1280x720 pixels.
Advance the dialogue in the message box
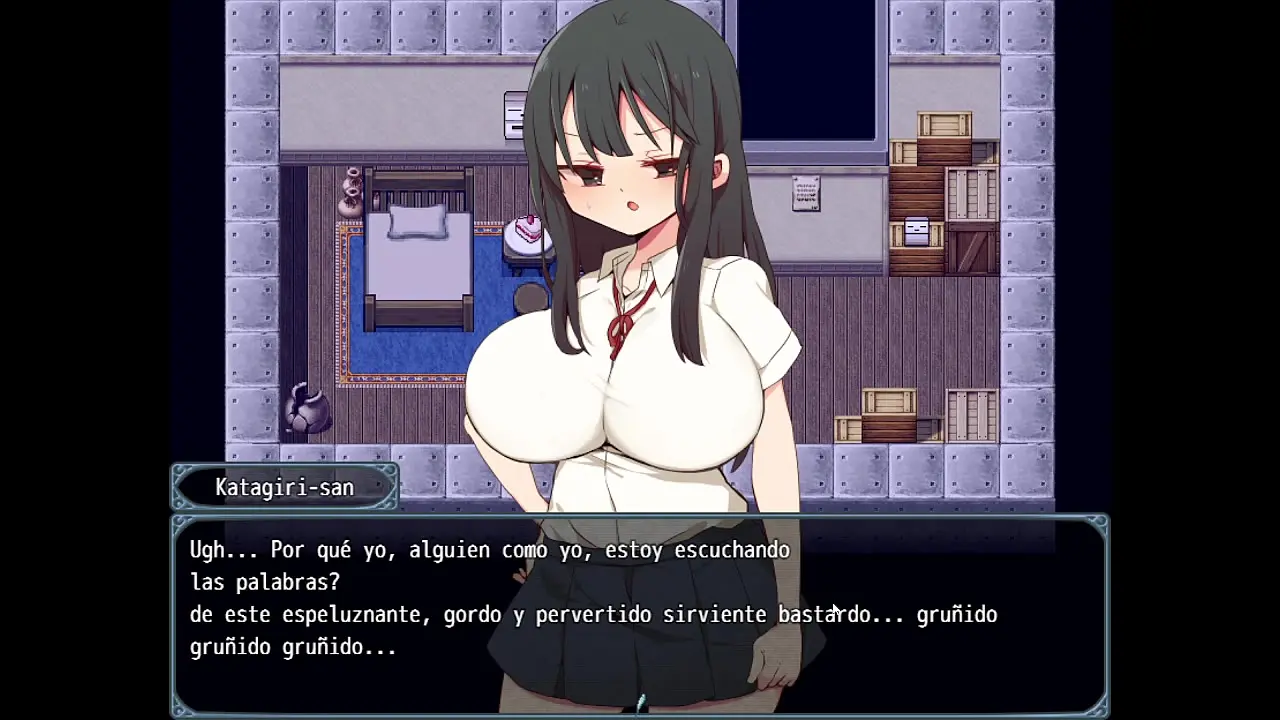point(640,612)
